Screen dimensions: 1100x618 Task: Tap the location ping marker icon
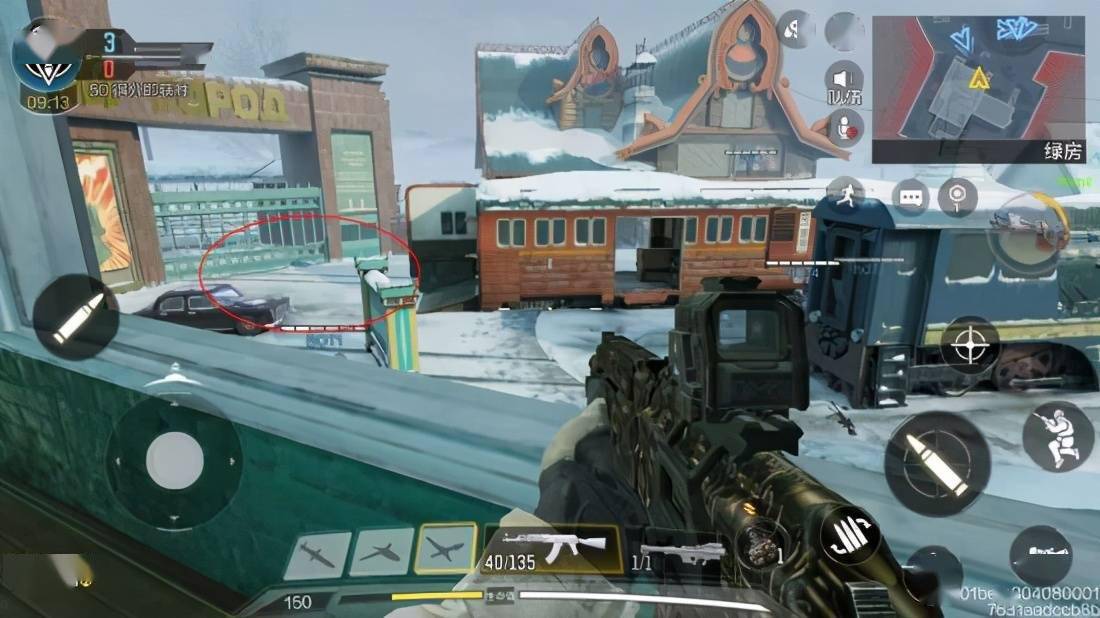point(959,196)
